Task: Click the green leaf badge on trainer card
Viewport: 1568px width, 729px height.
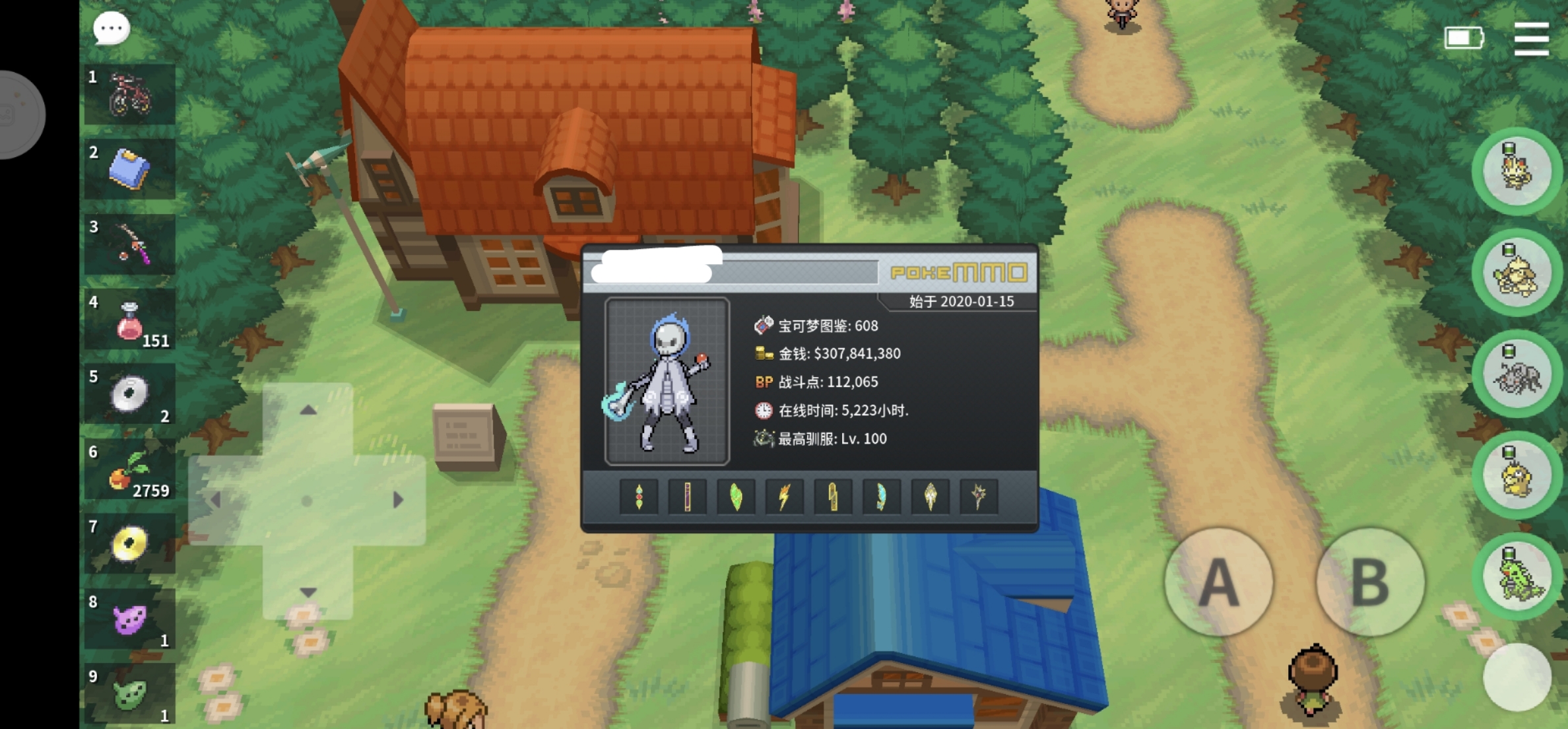Action: click(x=735, y=497)
